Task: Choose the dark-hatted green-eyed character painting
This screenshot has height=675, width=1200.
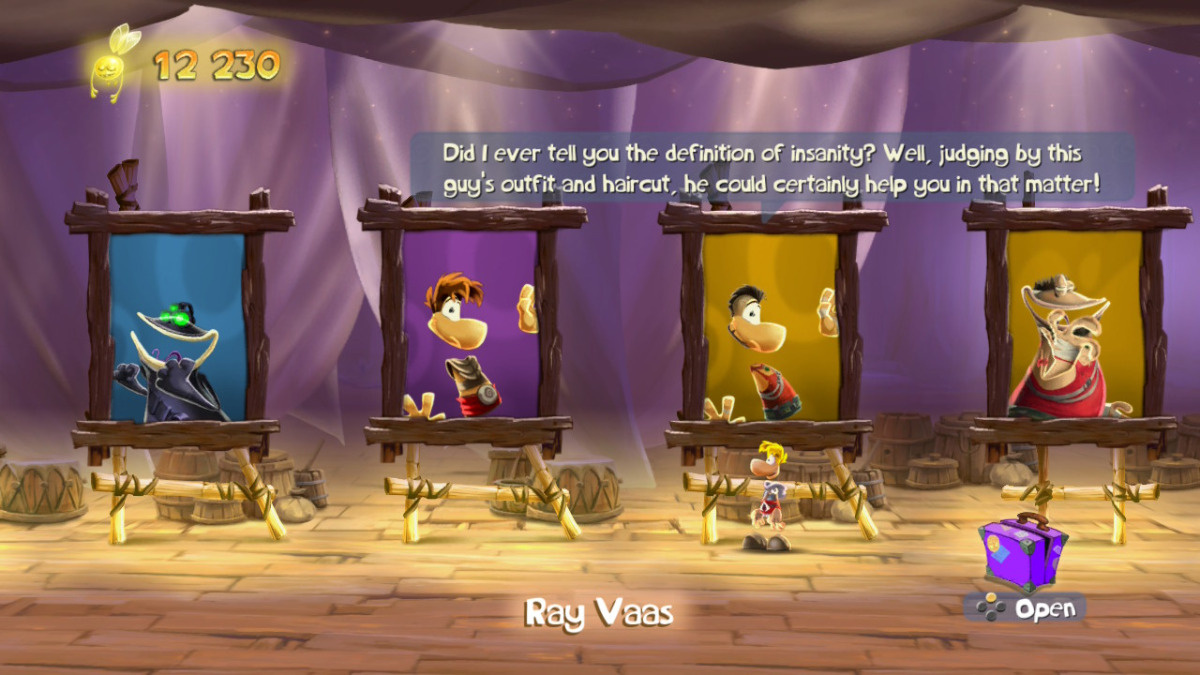Action: click(177, 328)
